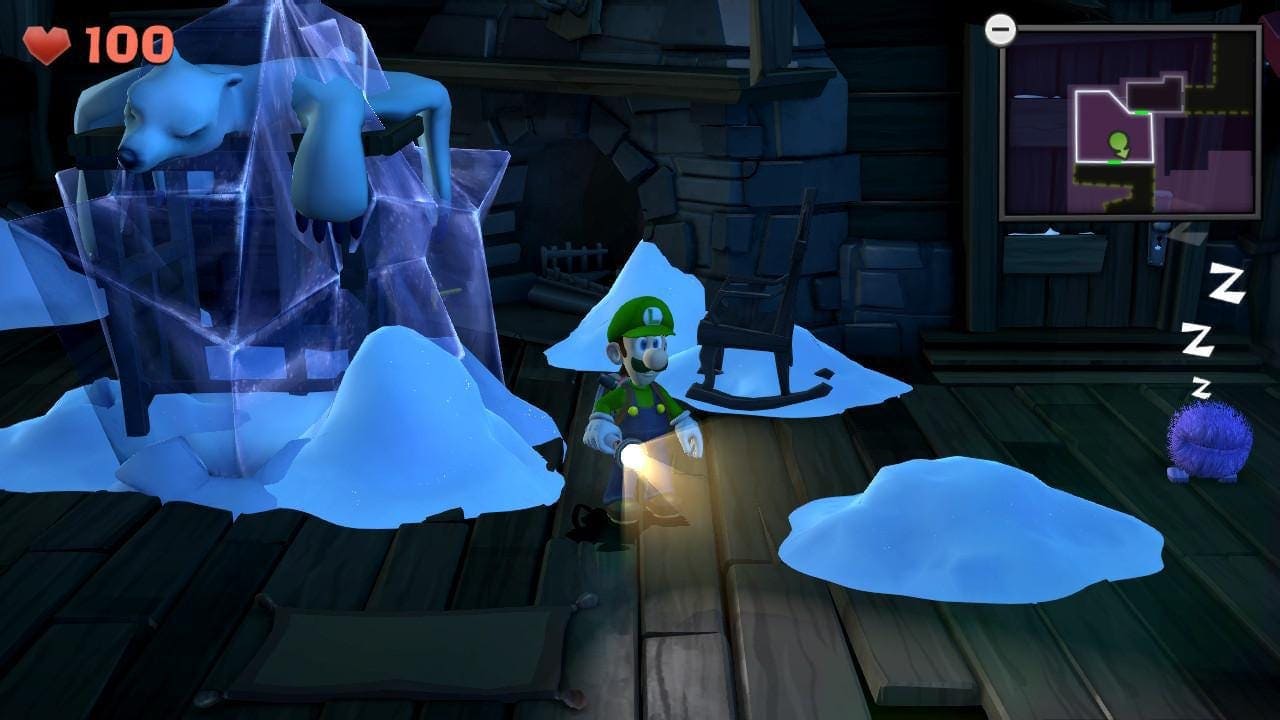Open the minimap in the corner
The width and height of the screenshot is (1280, 720).
coord(1130,121)
